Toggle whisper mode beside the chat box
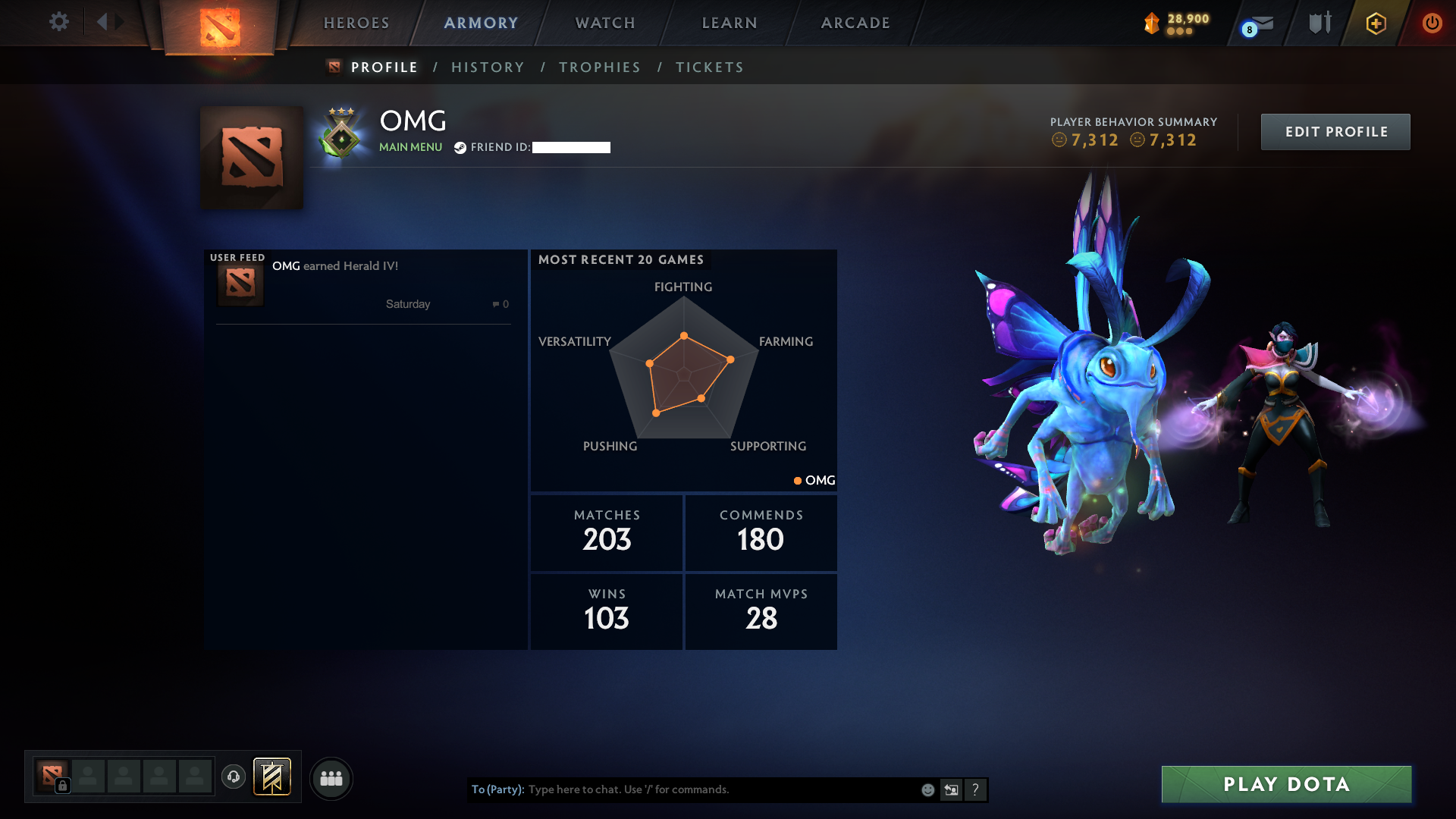 point(952,789)
